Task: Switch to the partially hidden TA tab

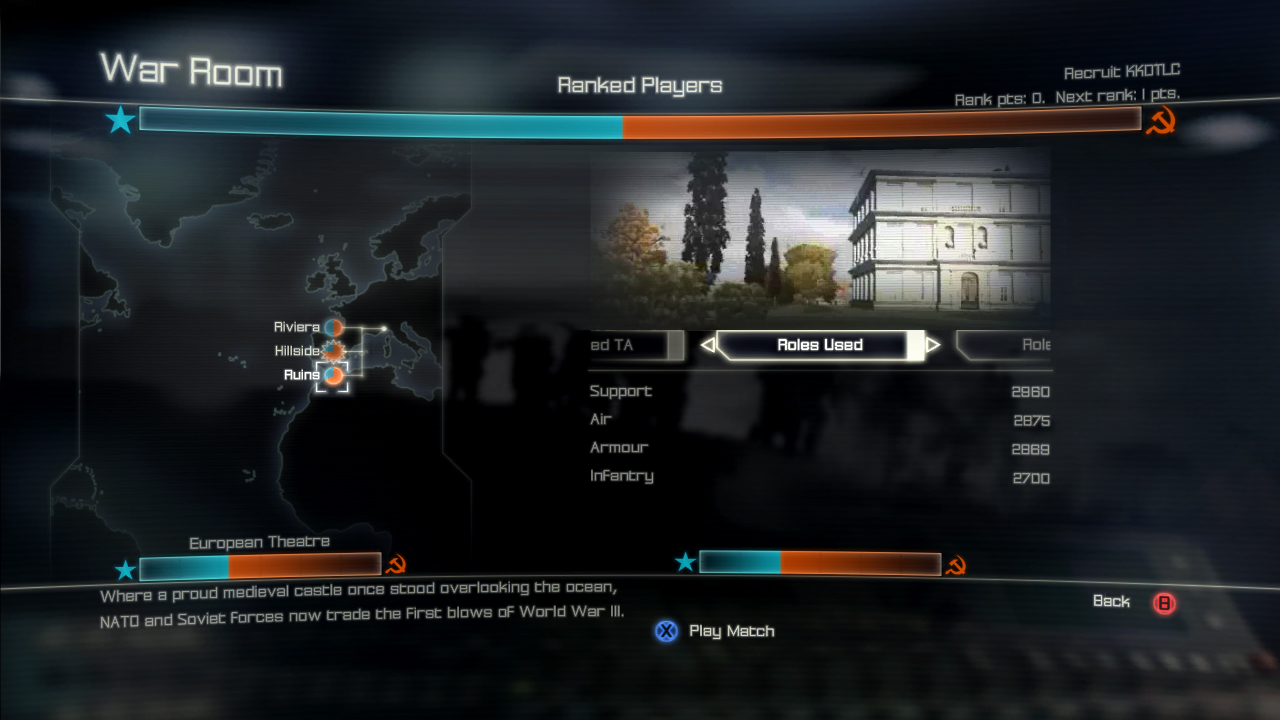Action: [x=634, y=345]
